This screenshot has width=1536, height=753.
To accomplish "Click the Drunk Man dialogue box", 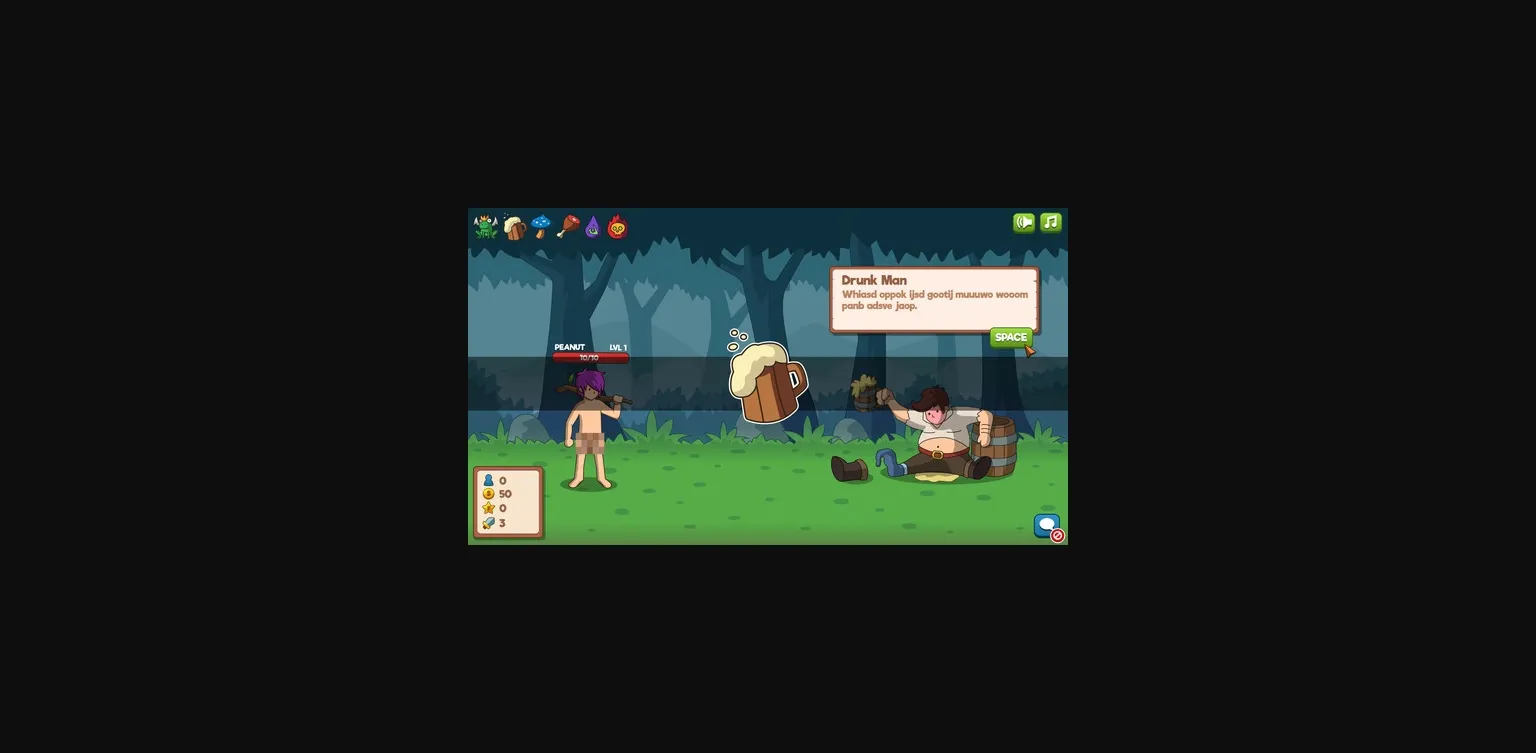I will (935, 298).
